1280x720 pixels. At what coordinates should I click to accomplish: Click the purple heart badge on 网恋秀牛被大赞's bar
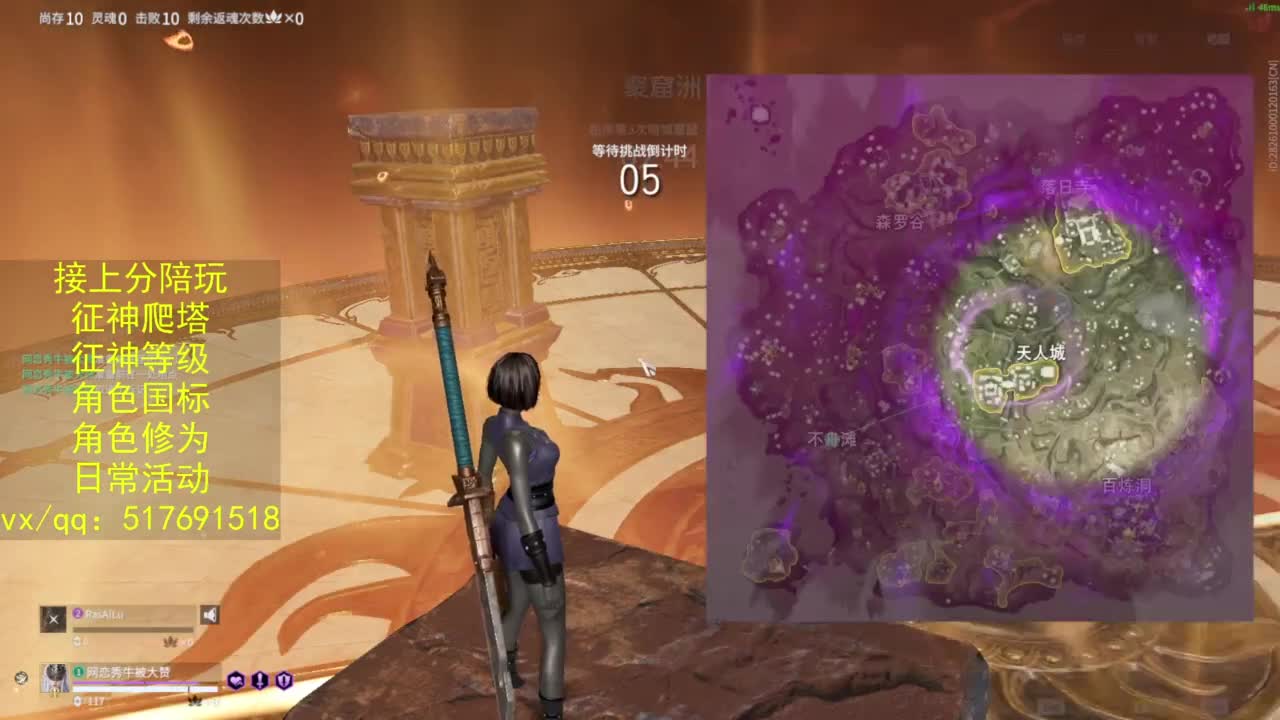(x=237, y=680)
